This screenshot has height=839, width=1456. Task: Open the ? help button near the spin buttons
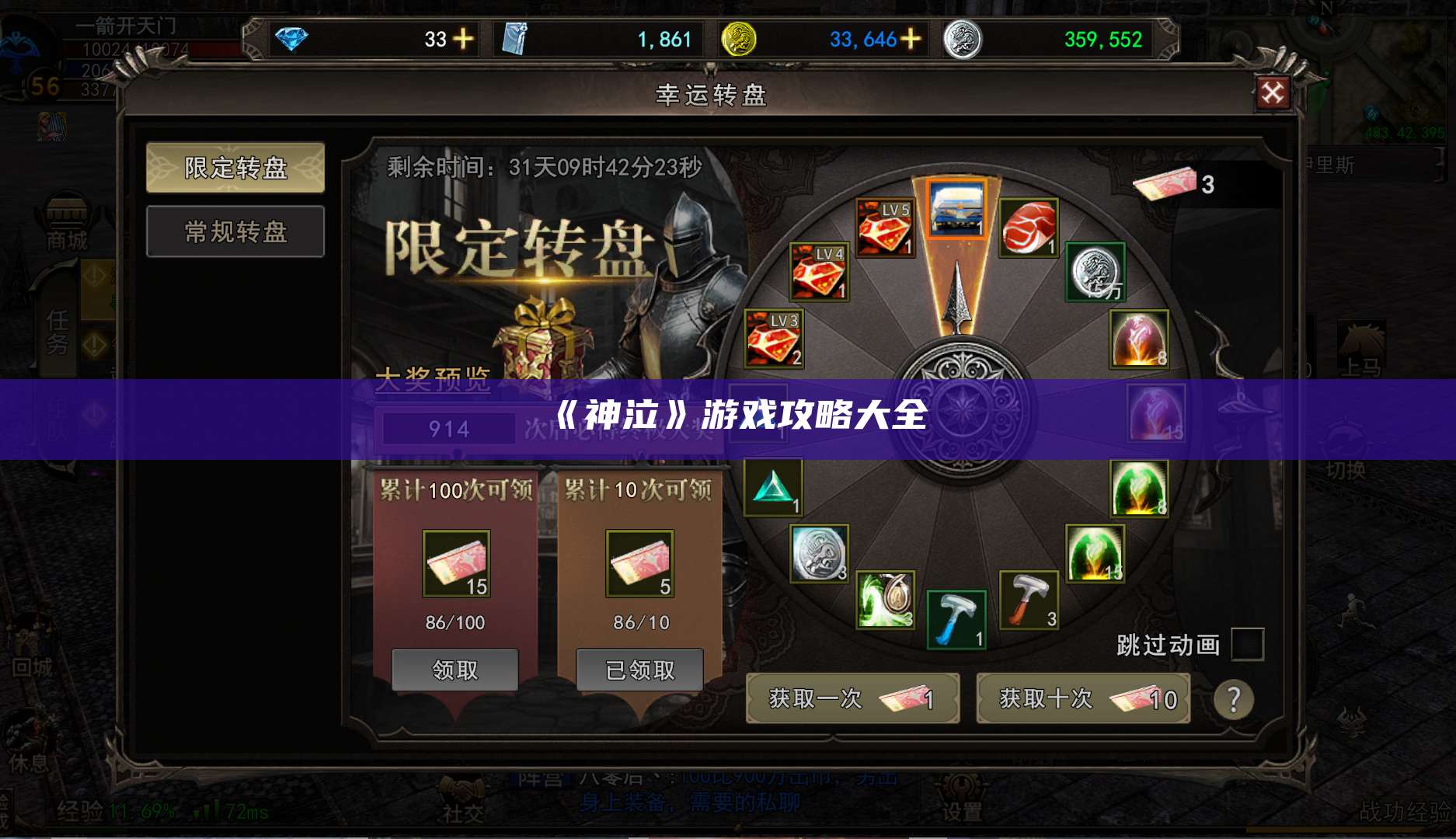tap(1235, 699)
